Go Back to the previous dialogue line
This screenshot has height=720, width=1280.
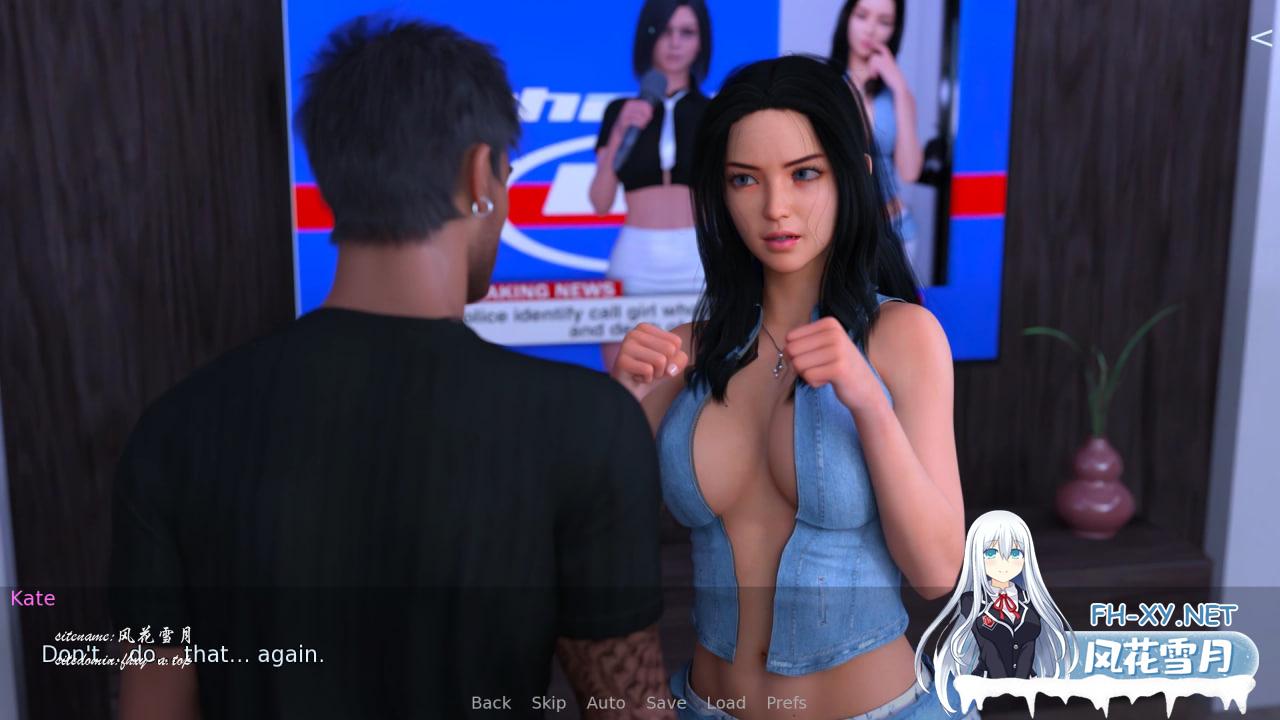click(x=491, y=703)
